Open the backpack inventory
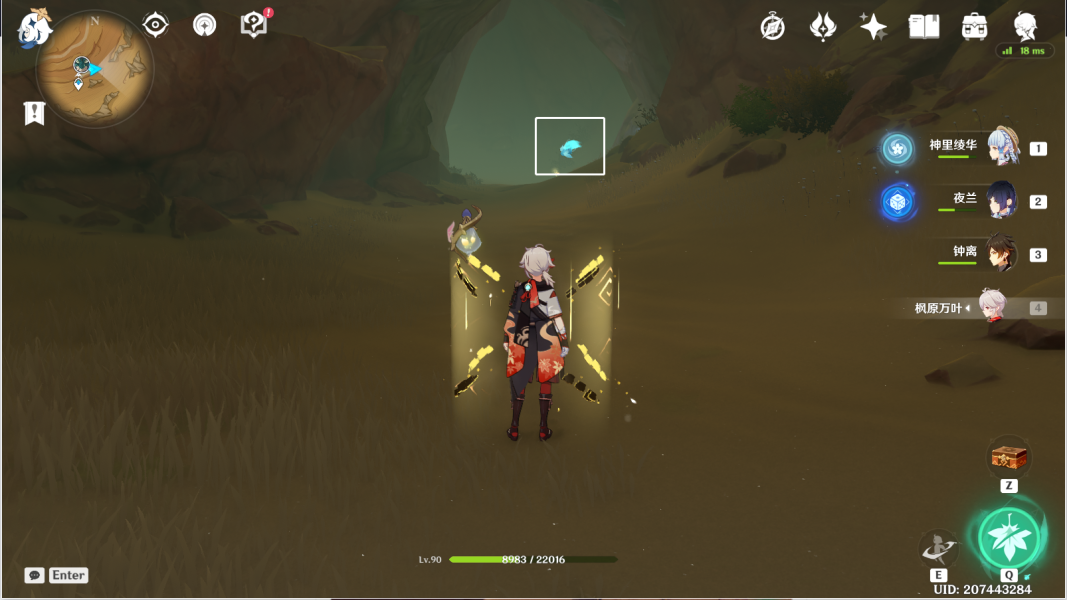 tap(975, 27)
